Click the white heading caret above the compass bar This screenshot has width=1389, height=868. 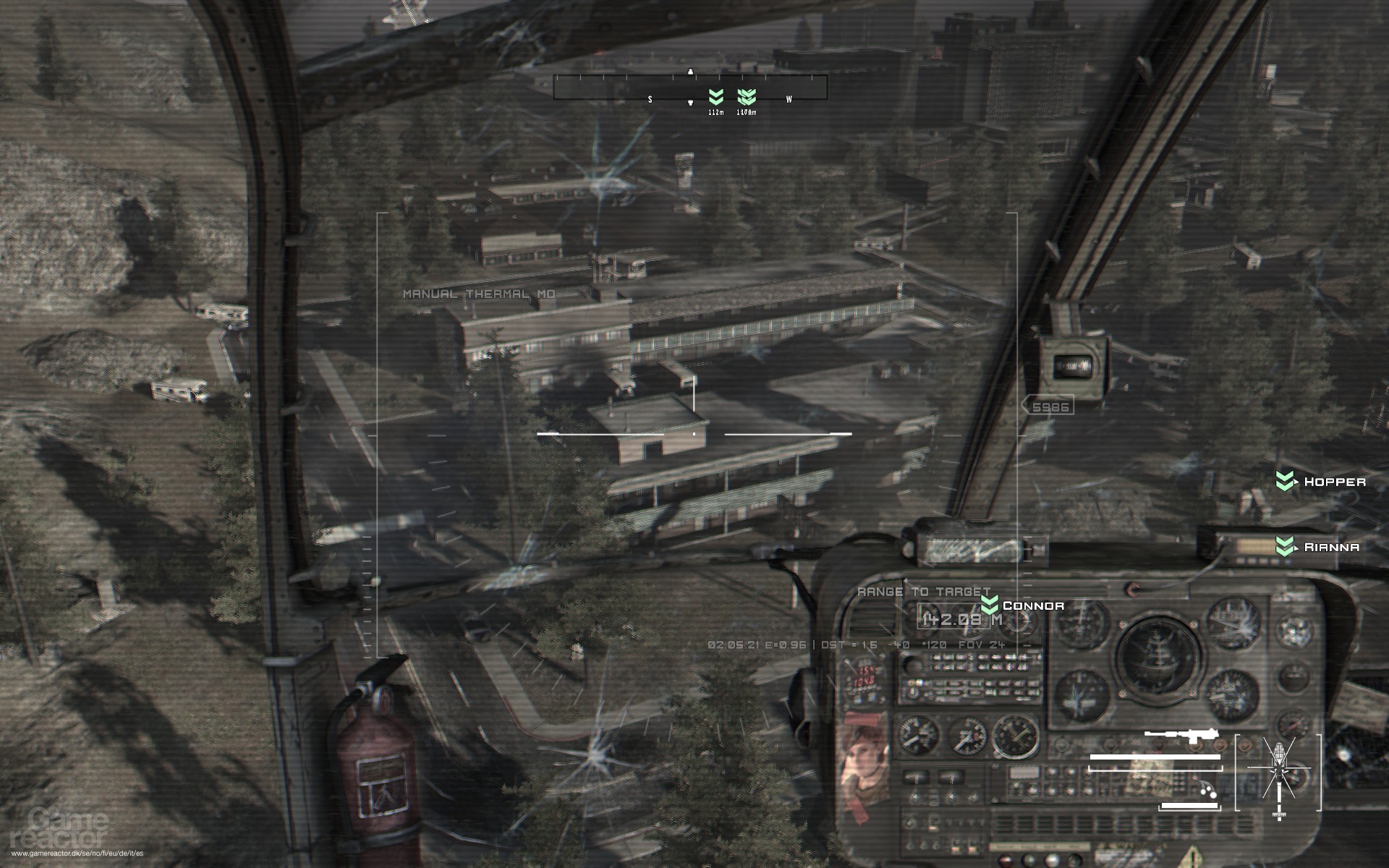692,72
